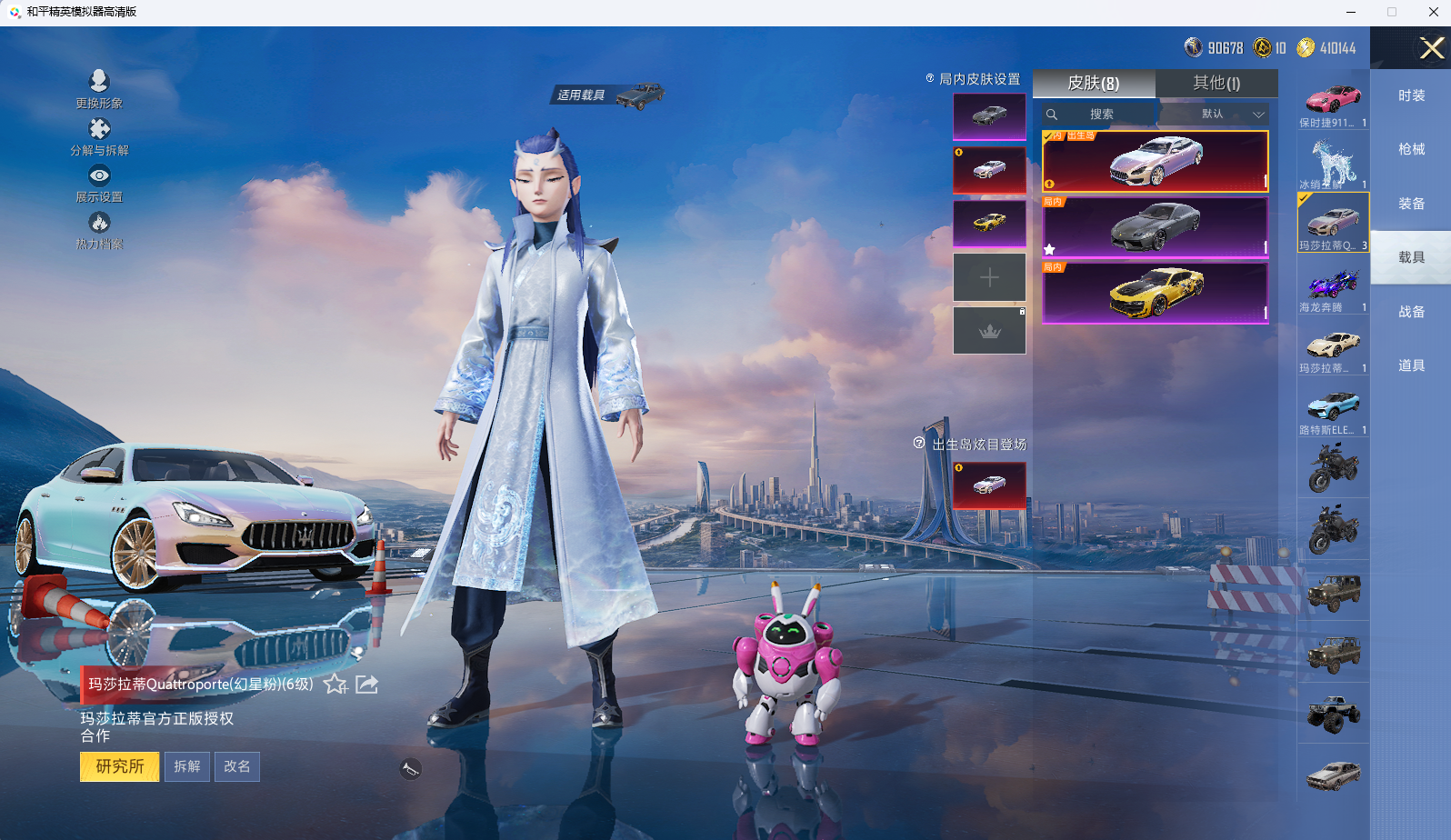Select the yellow sports car skin
The image size is (1451, 840).
tap(1155, 293)
